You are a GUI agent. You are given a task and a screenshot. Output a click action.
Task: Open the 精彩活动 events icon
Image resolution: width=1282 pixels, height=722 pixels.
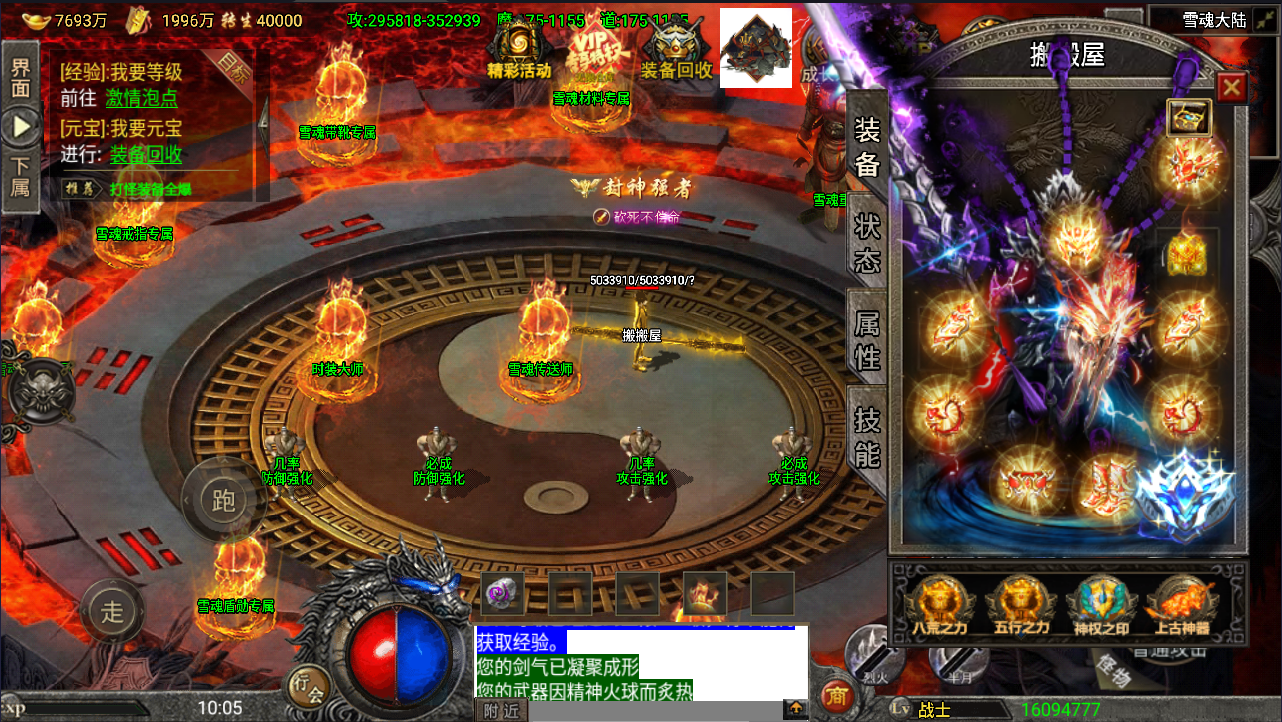coord(519,51)
